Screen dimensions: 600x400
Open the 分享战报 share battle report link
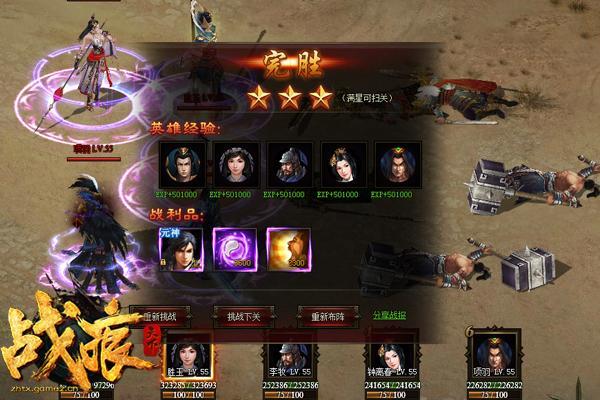(x=390, y=315)
